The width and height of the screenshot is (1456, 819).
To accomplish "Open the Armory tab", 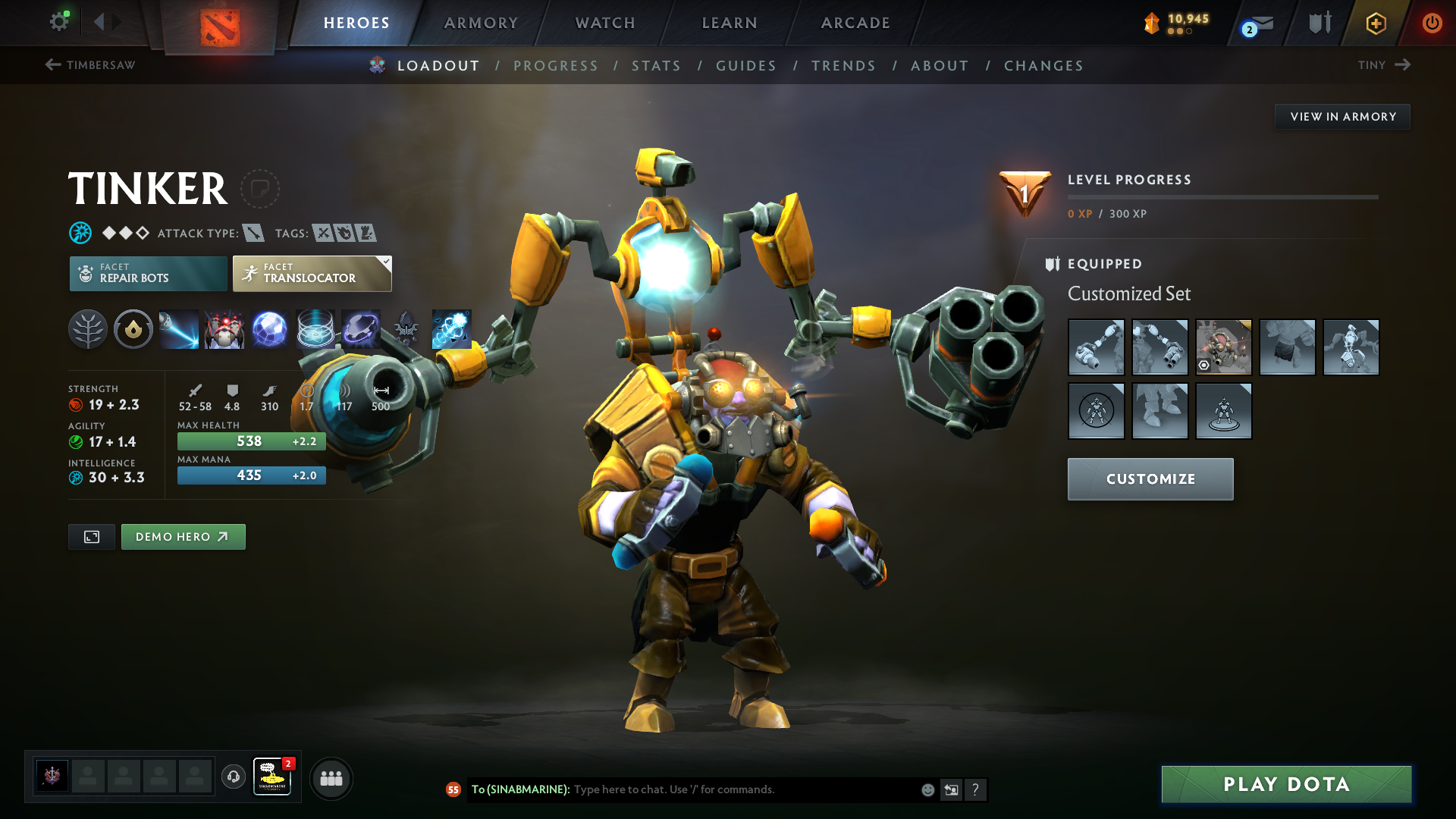I will 481,23.
